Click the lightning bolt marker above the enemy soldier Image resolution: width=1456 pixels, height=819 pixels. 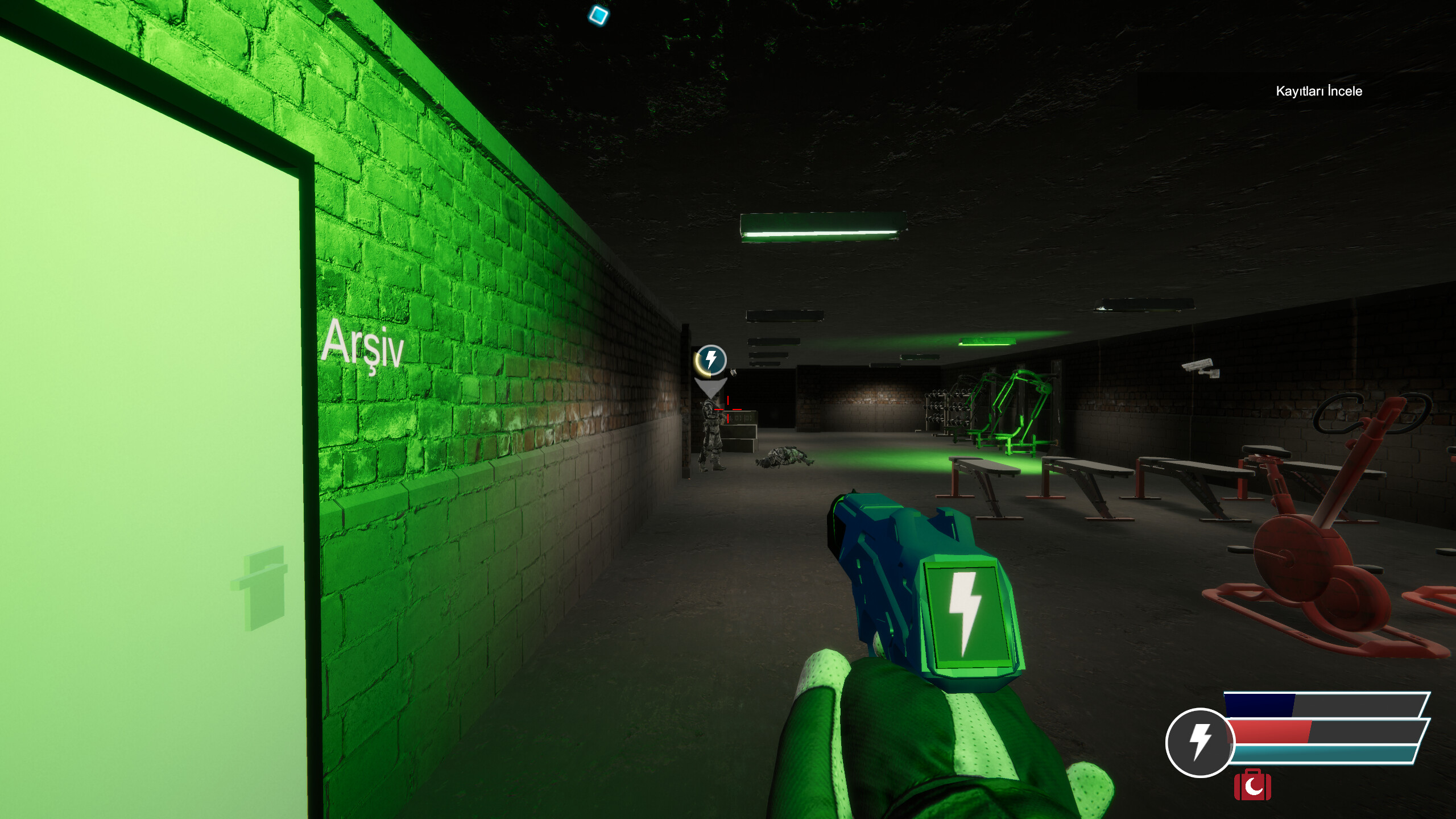710,359
